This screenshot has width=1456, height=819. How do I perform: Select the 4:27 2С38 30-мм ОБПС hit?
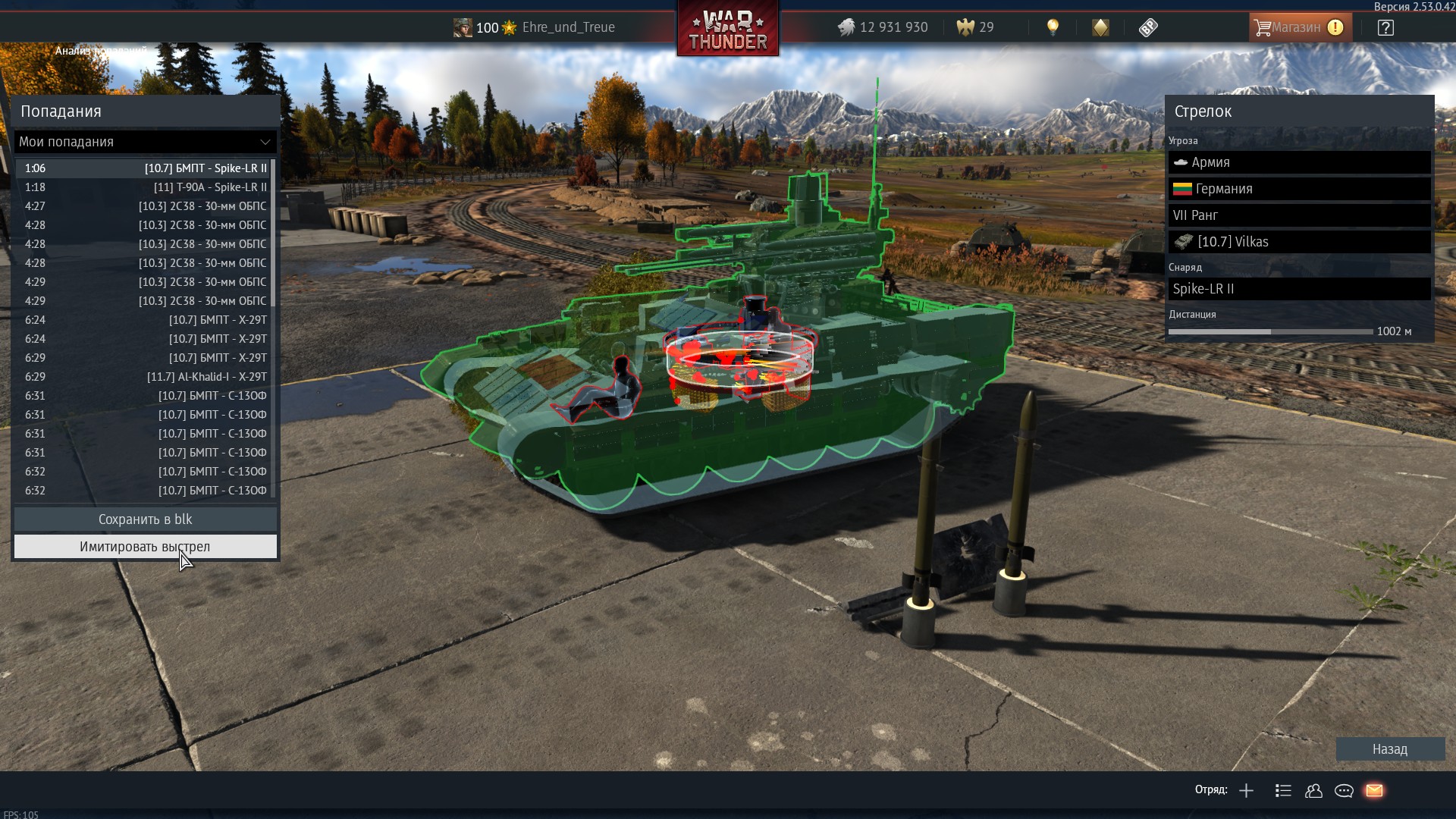click(145, 206)
